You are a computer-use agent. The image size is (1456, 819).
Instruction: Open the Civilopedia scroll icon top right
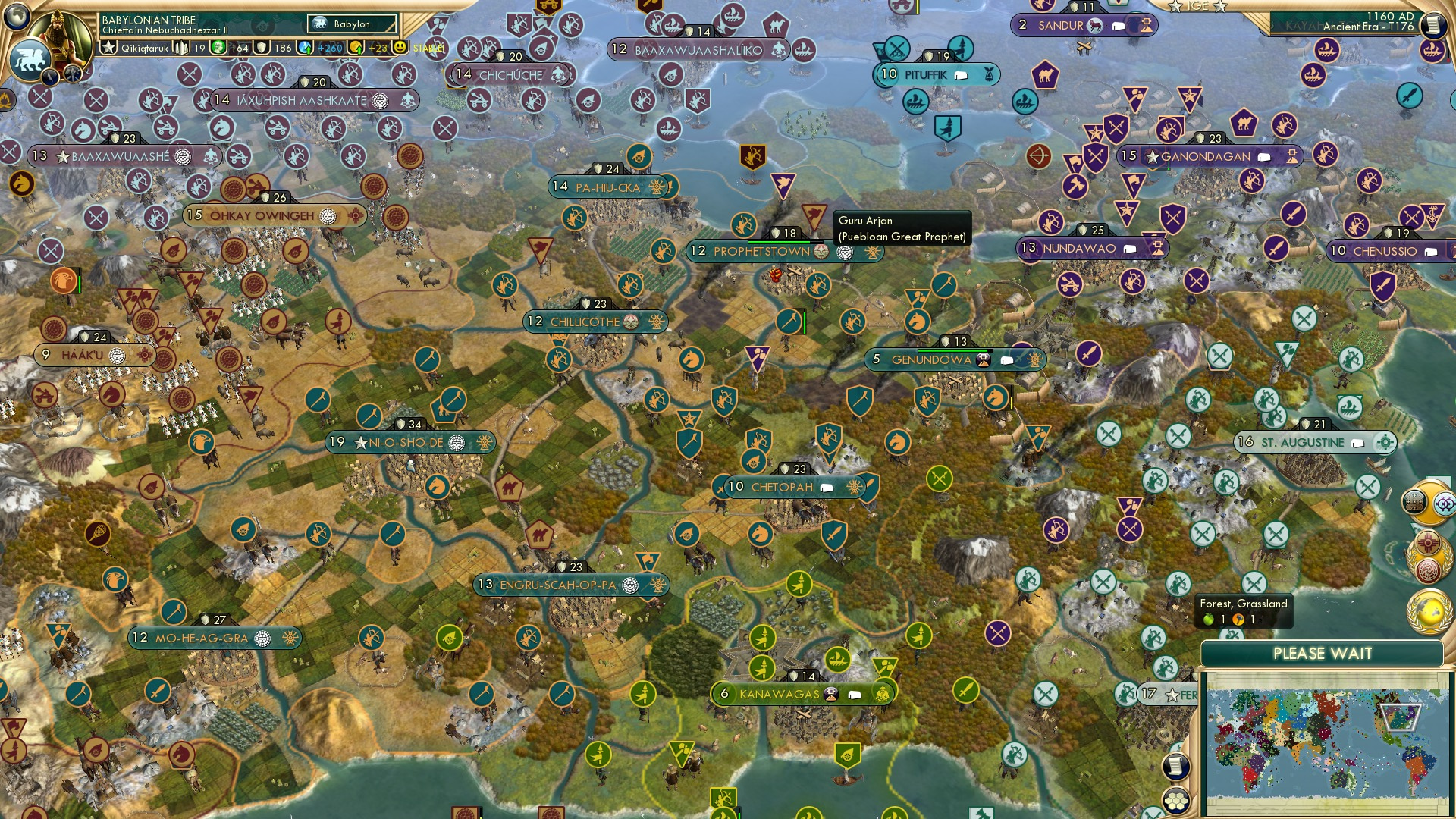[1434, 24]
